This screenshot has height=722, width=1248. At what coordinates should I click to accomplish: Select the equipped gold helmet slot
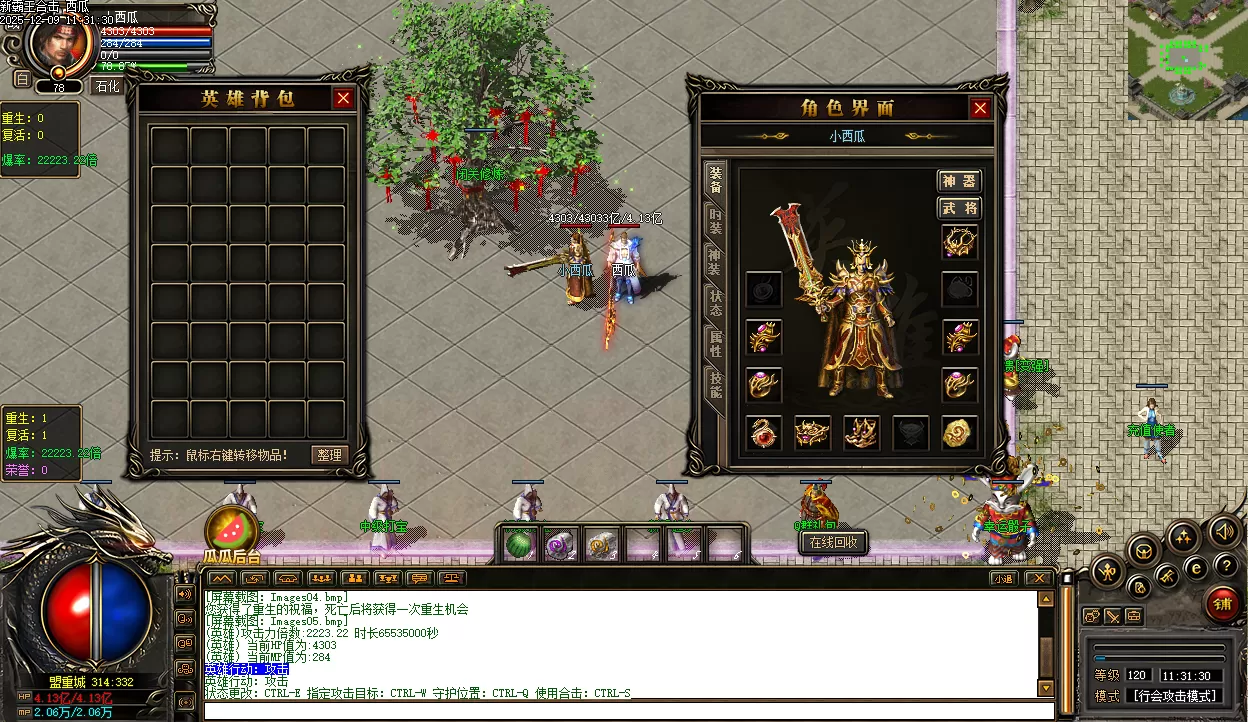(x=960, y=241)
